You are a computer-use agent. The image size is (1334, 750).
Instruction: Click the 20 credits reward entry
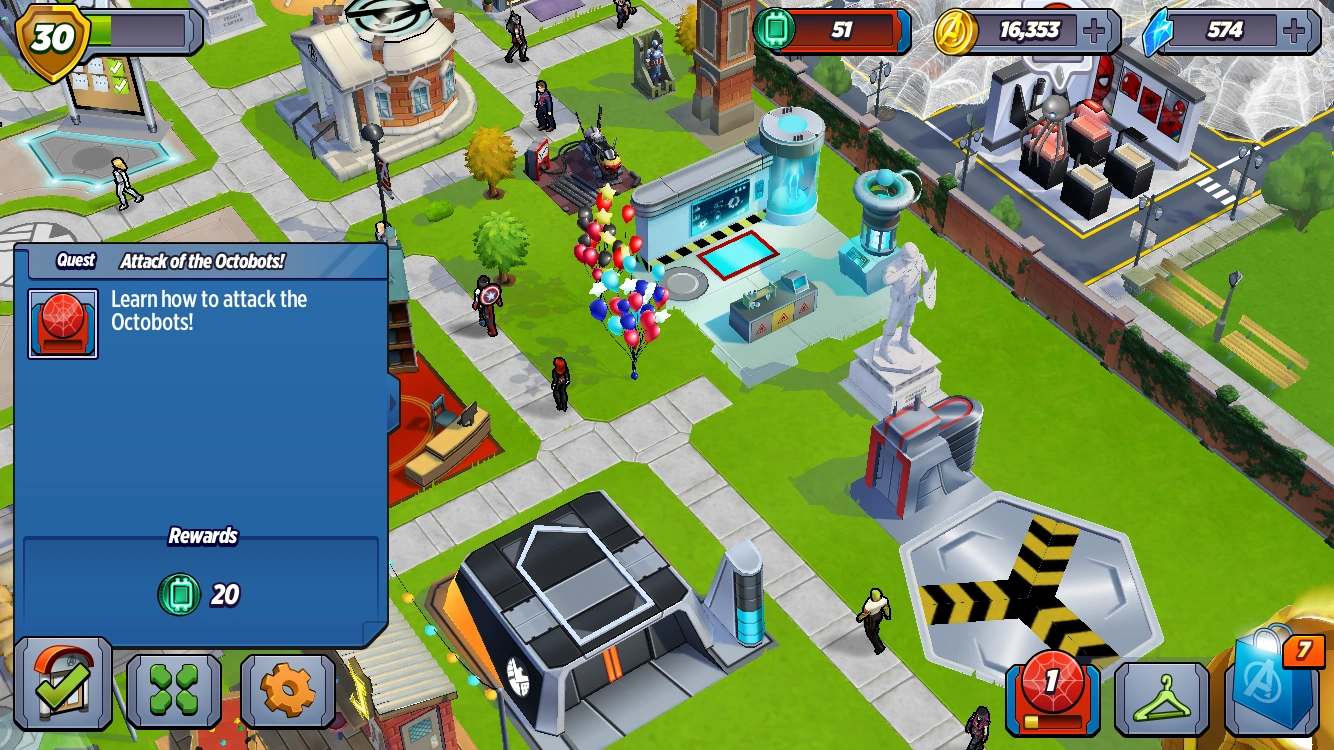click(200, 594)
